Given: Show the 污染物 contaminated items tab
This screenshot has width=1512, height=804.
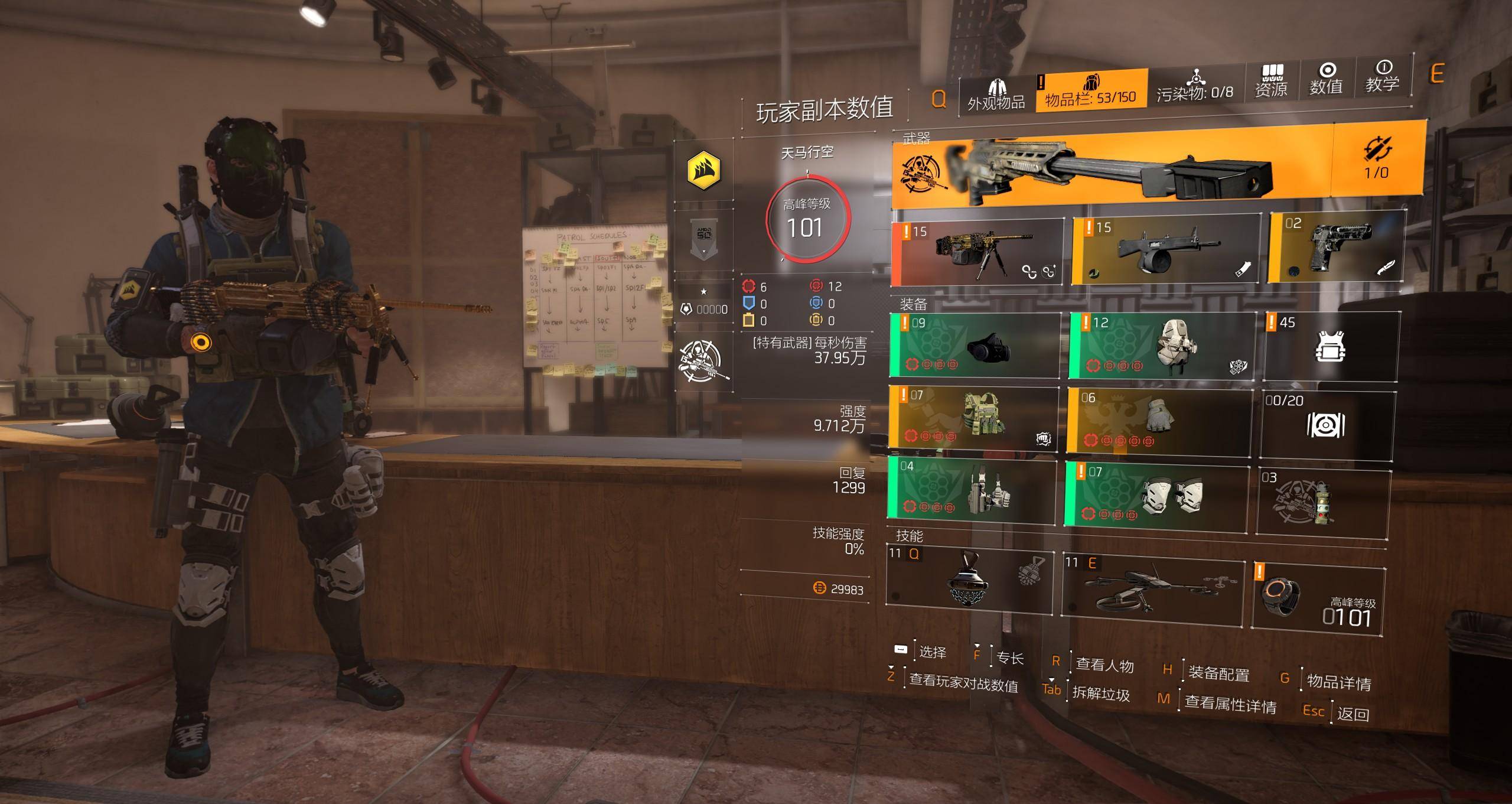Looking at the screenshot, I should pos(1195,87).
